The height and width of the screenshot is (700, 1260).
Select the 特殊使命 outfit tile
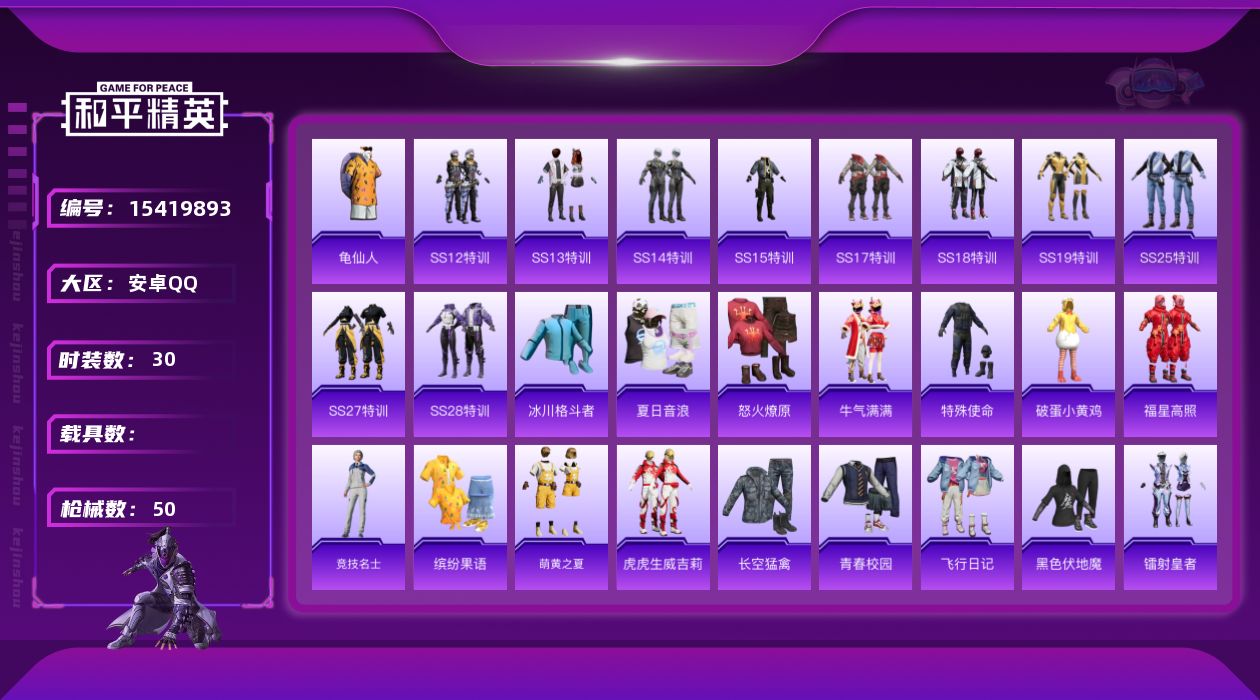pyautogui.click(x=967, y=363)
